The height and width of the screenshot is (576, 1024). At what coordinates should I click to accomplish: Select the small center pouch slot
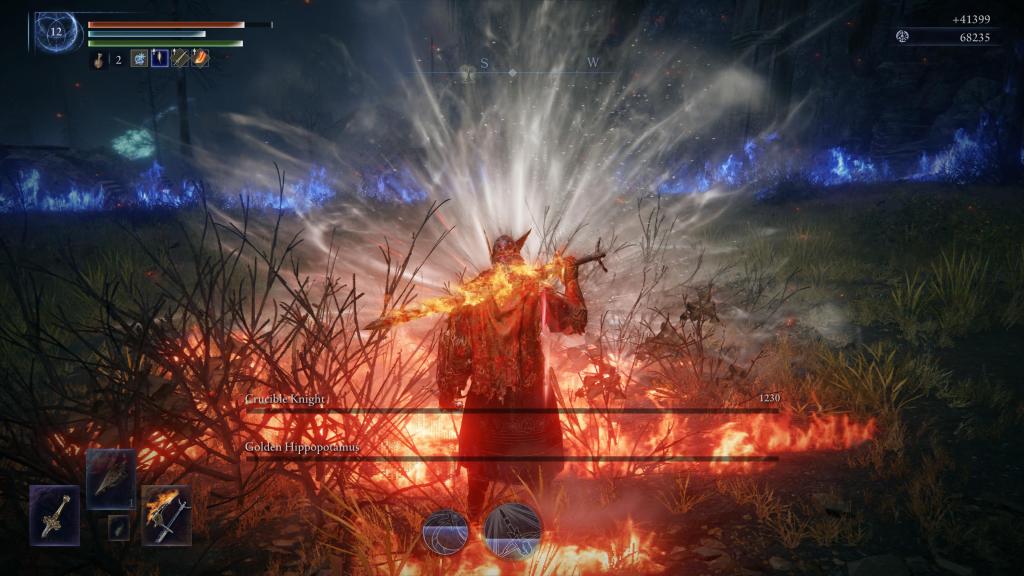tap(119, 527)
